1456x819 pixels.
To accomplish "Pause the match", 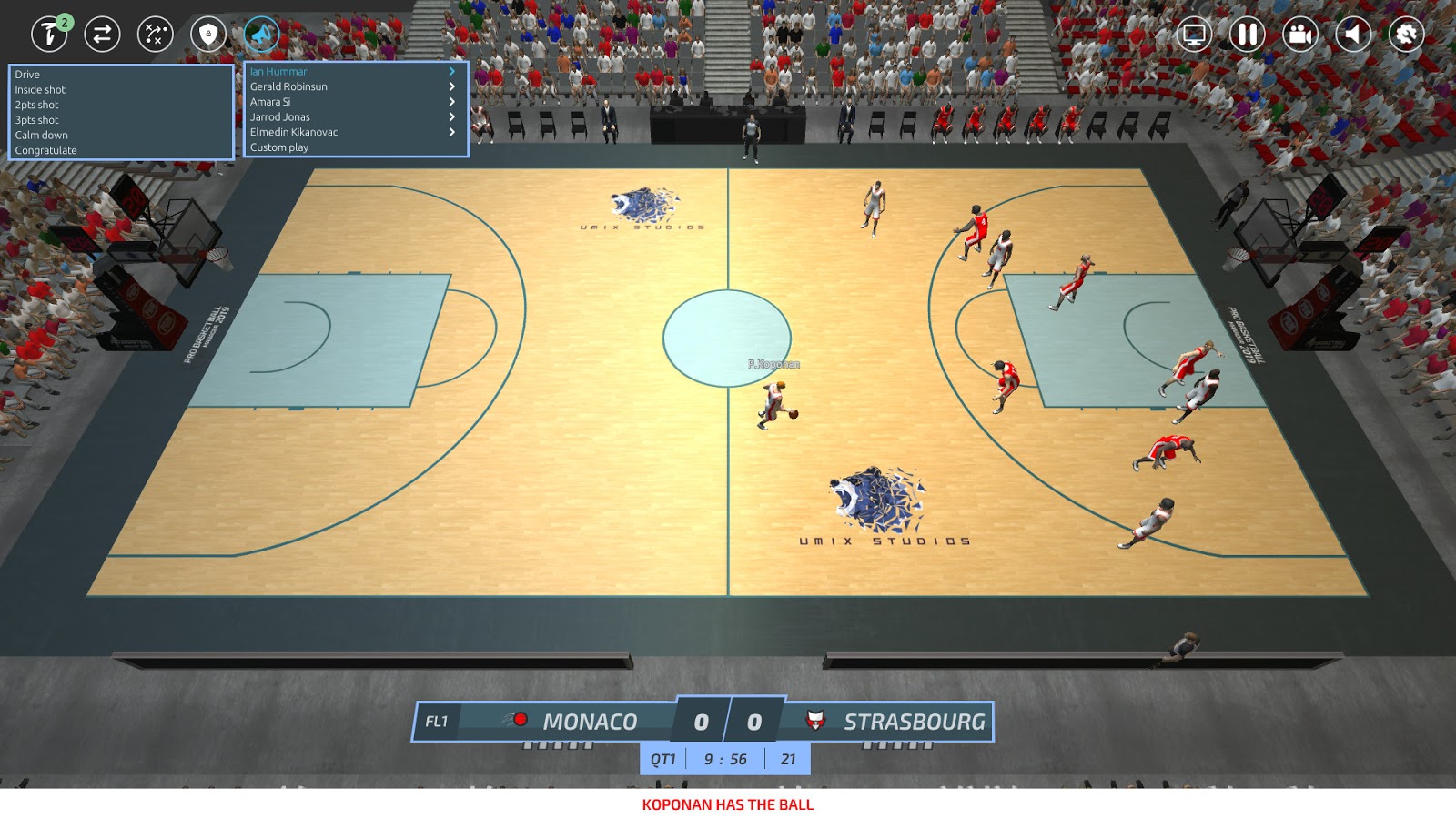I will tap(1247, 33).
